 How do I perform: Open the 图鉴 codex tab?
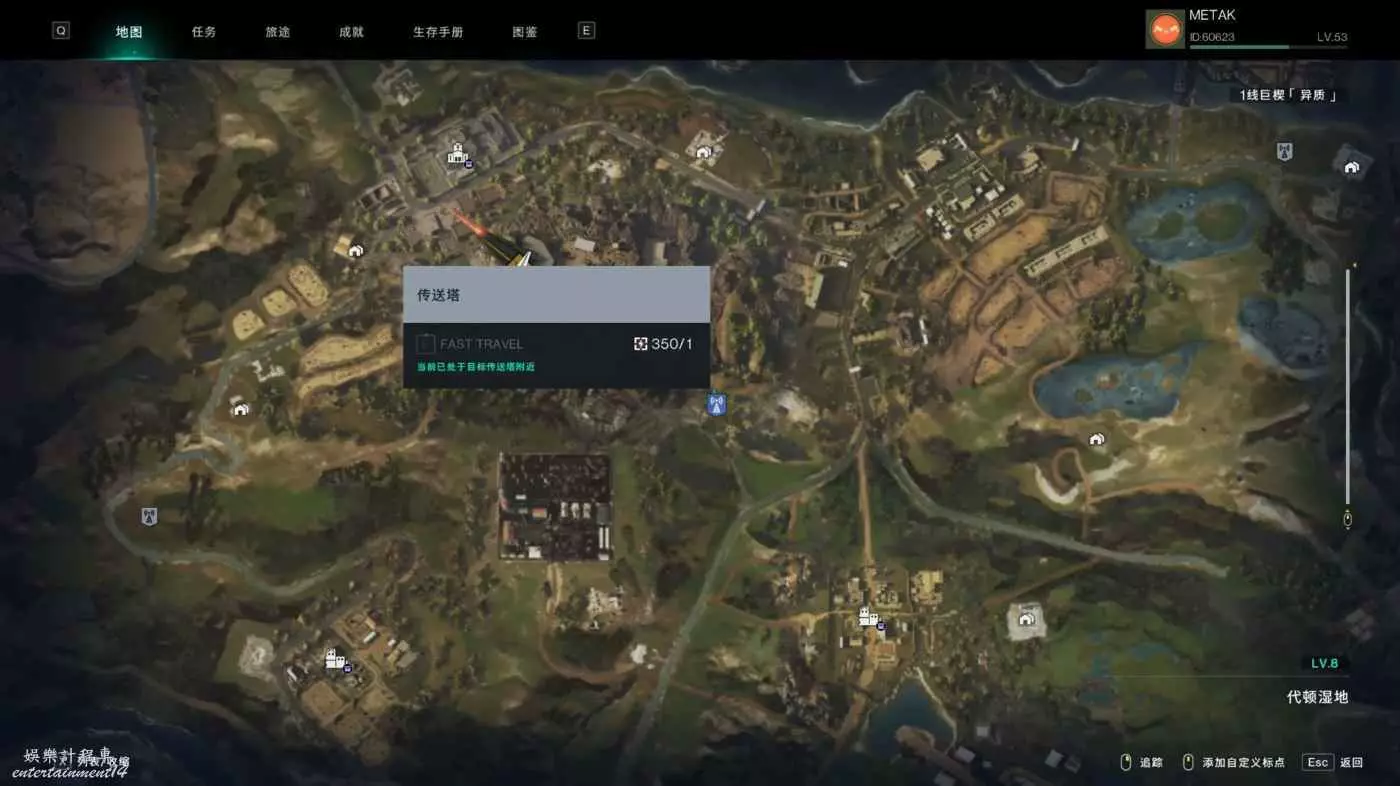coord(525,32)
